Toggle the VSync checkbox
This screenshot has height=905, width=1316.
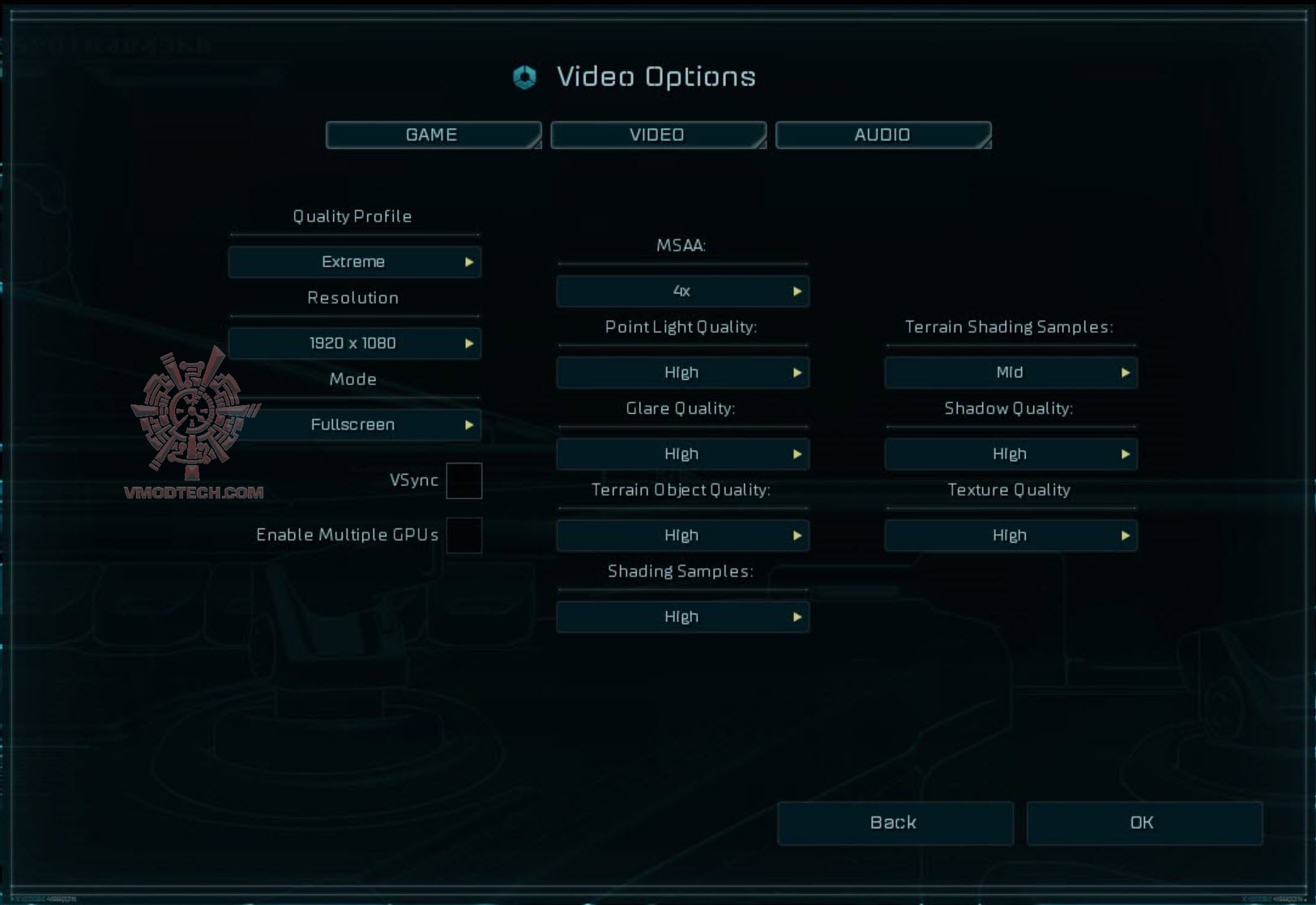point(464,481)
